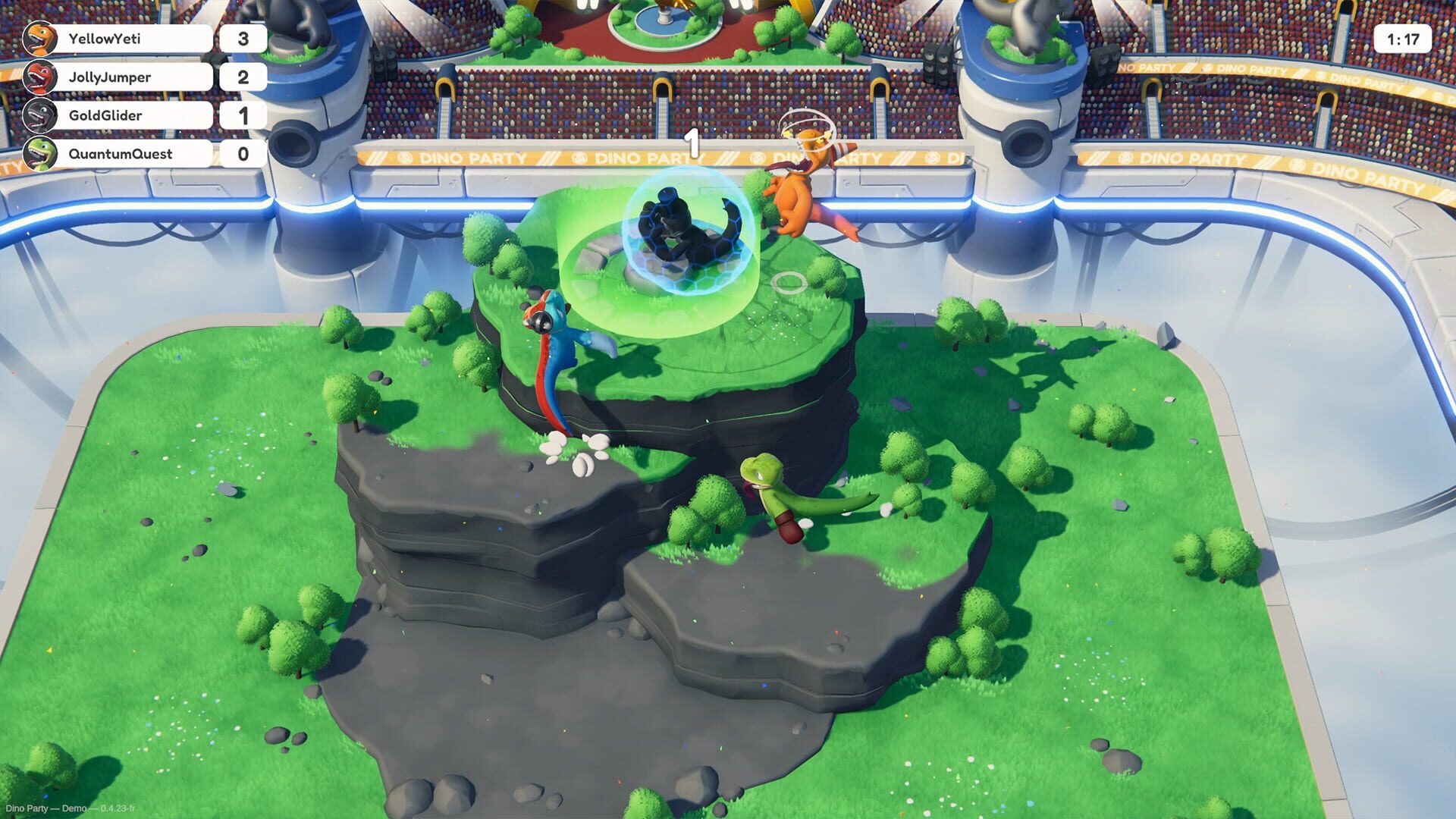Click the dizzy stars above the orange dinosaur
Screen dimensions: 1456x819
(806, 125)
